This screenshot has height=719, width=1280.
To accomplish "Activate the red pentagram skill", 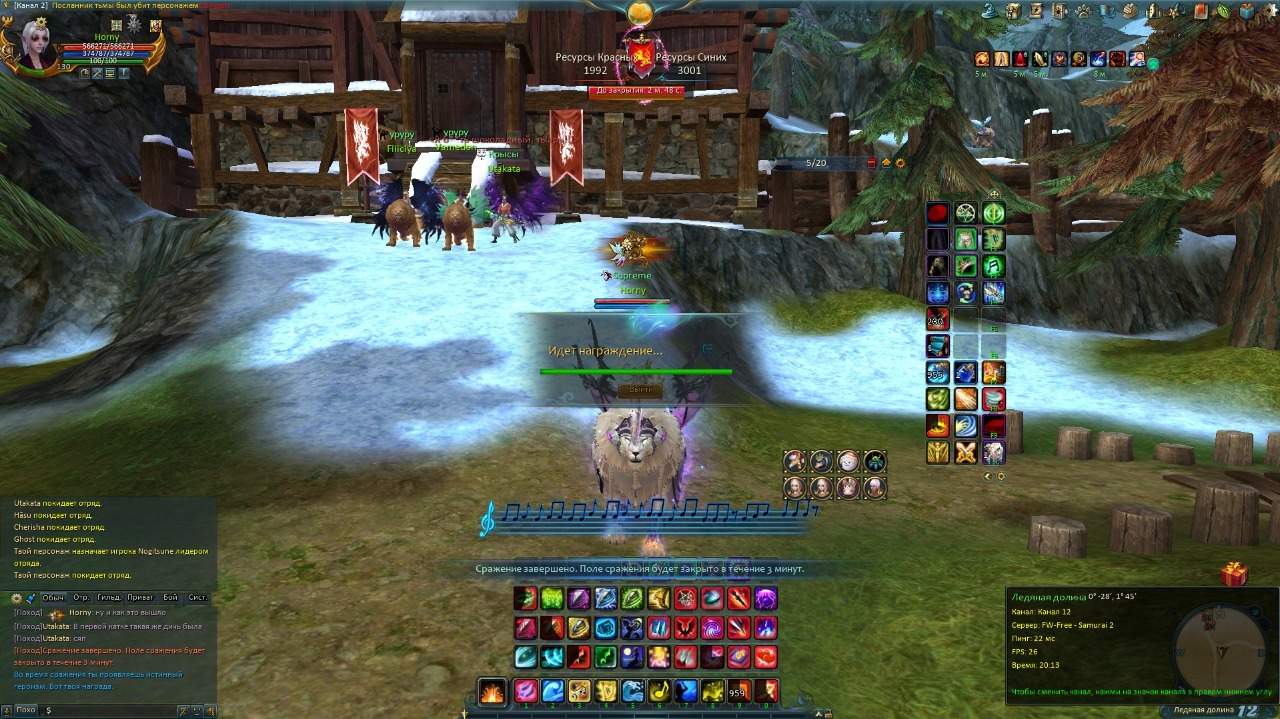I will click(x=685, y=599).
